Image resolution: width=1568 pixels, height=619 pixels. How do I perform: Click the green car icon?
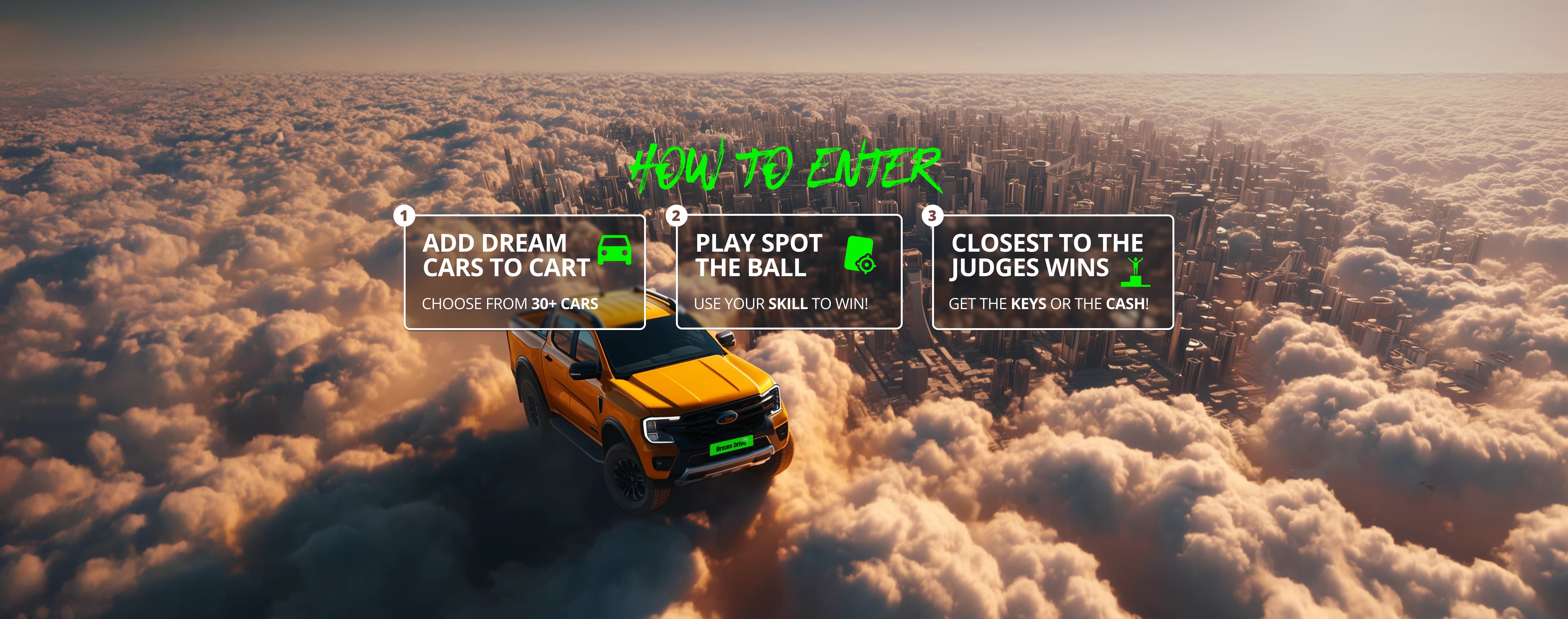click(x=614, y=250)
